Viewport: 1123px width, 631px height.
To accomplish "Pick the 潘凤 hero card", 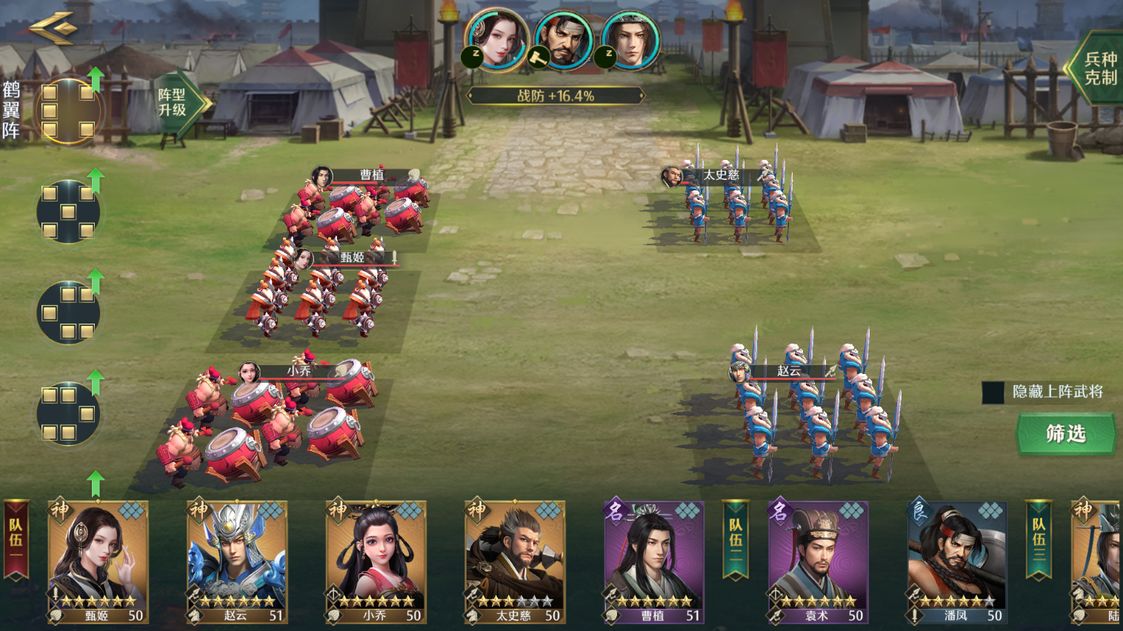I will click(x=956, y=562).
